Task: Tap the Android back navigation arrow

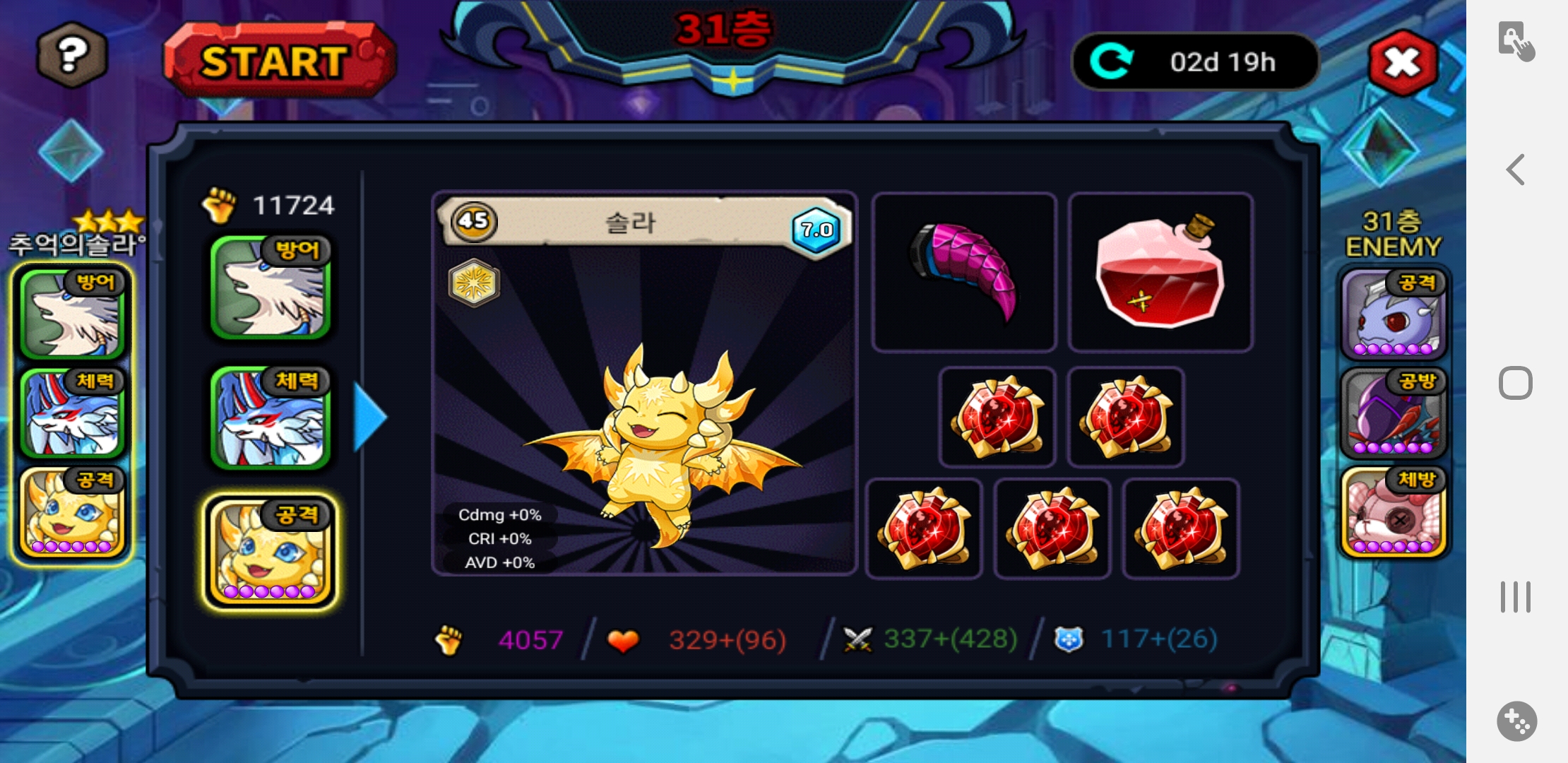Action: (1516, 170)
